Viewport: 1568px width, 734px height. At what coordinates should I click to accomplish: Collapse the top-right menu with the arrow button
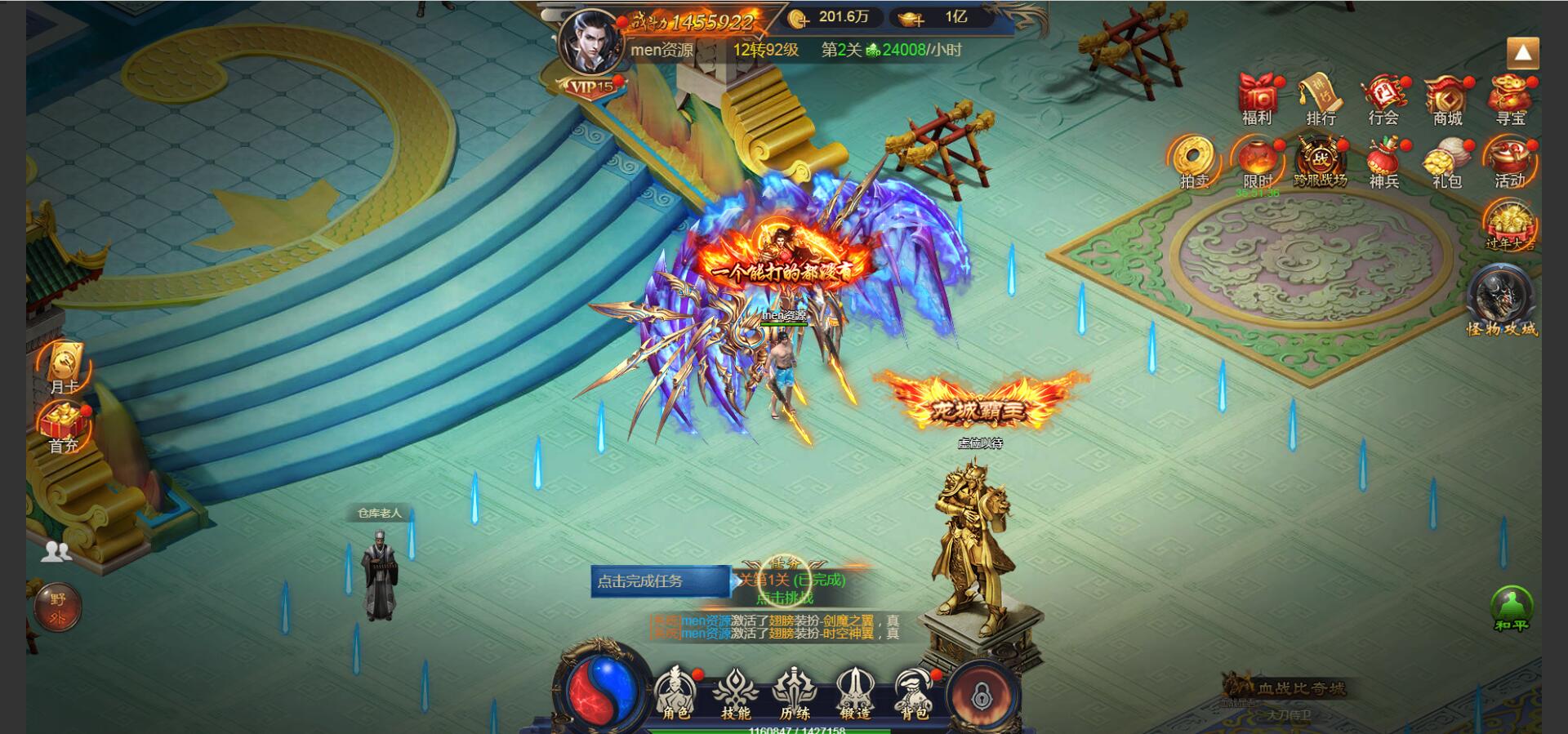click(x=1522, y=54)
